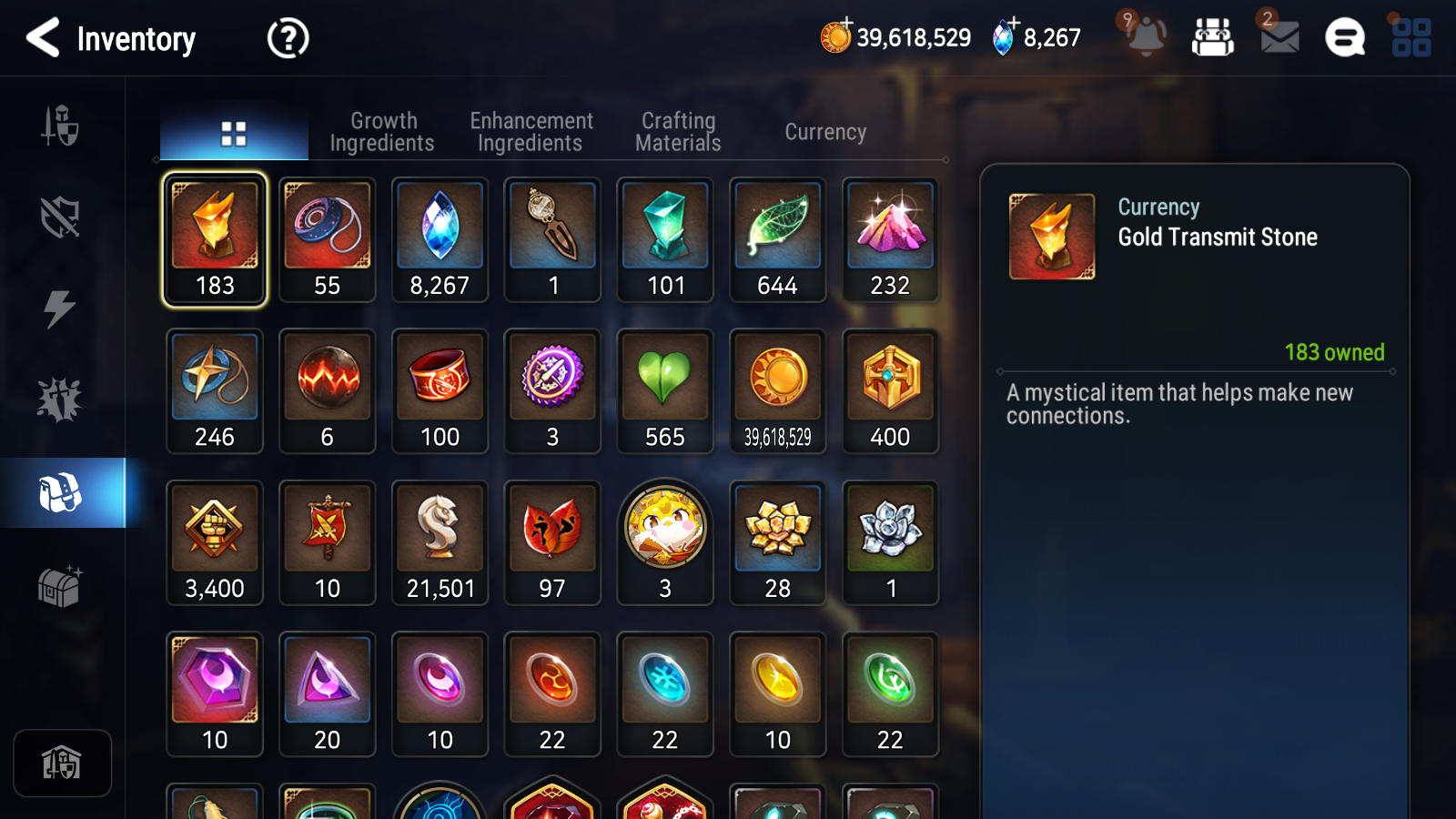Open the four-square main menu icon
Viewport: 1456px width, 819px height.
coord(1410,37)
